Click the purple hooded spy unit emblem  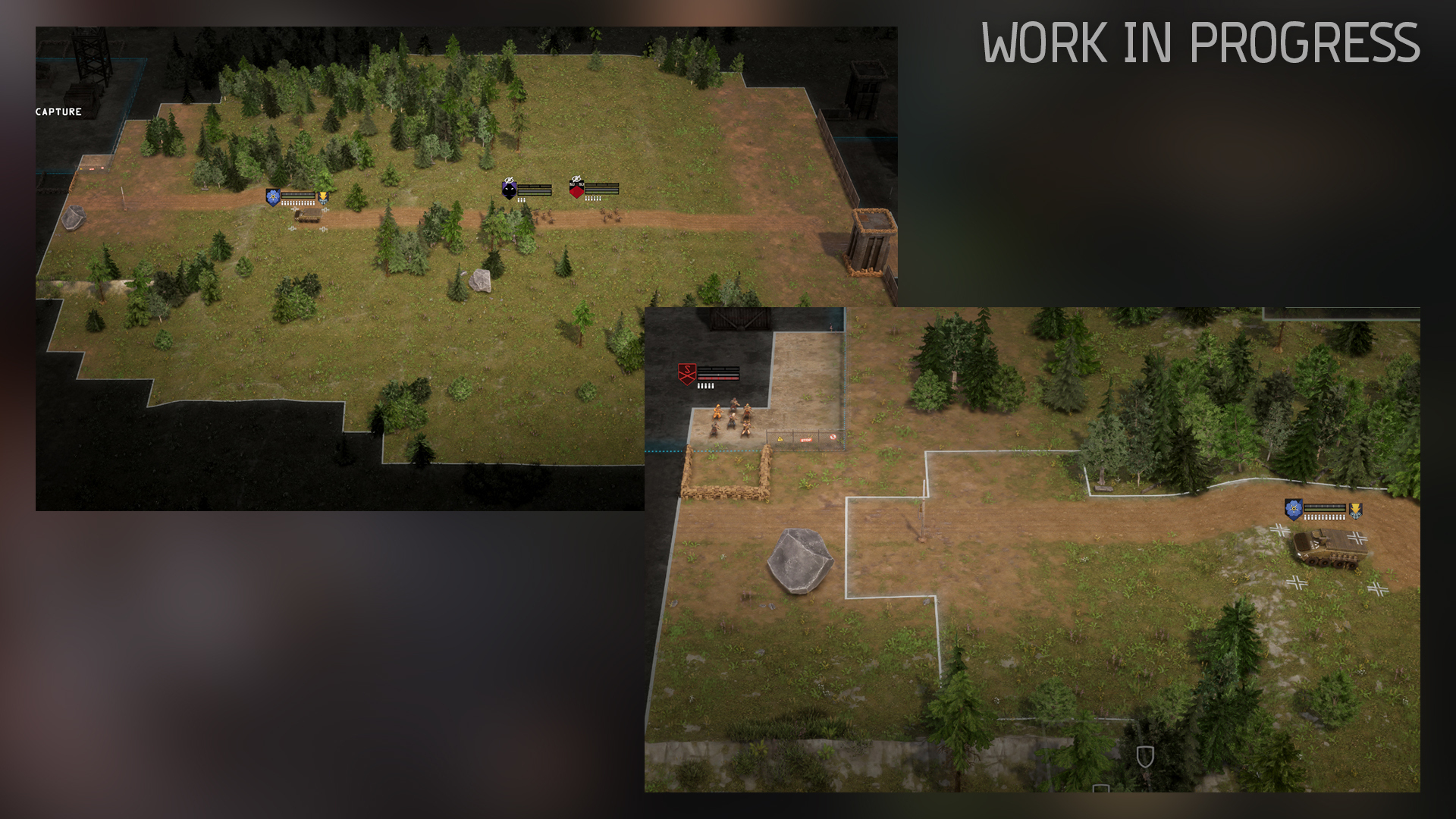pyautogui.click(x=508, y=190)
